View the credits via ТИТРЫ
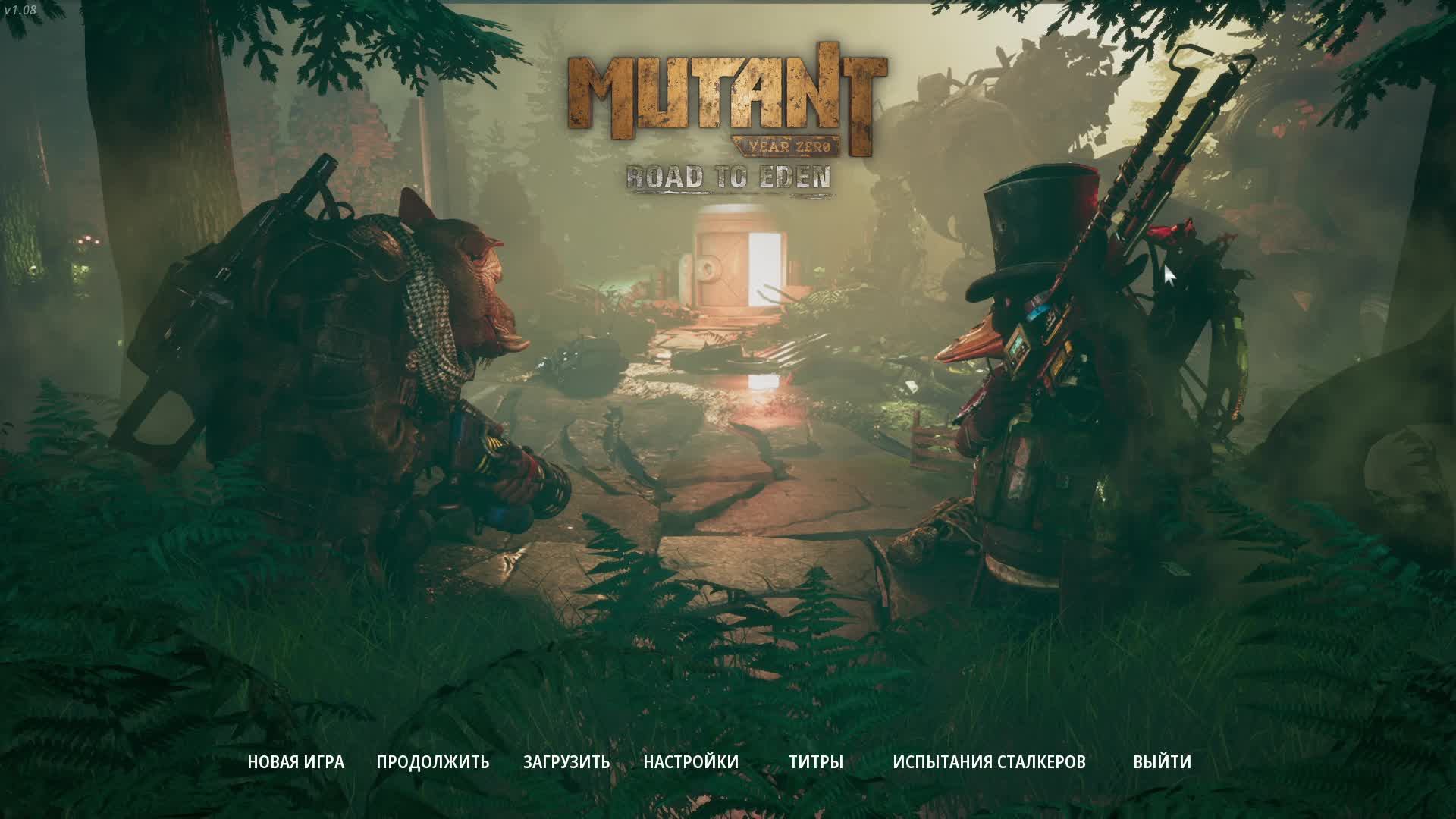 click(x=817, y=762)
